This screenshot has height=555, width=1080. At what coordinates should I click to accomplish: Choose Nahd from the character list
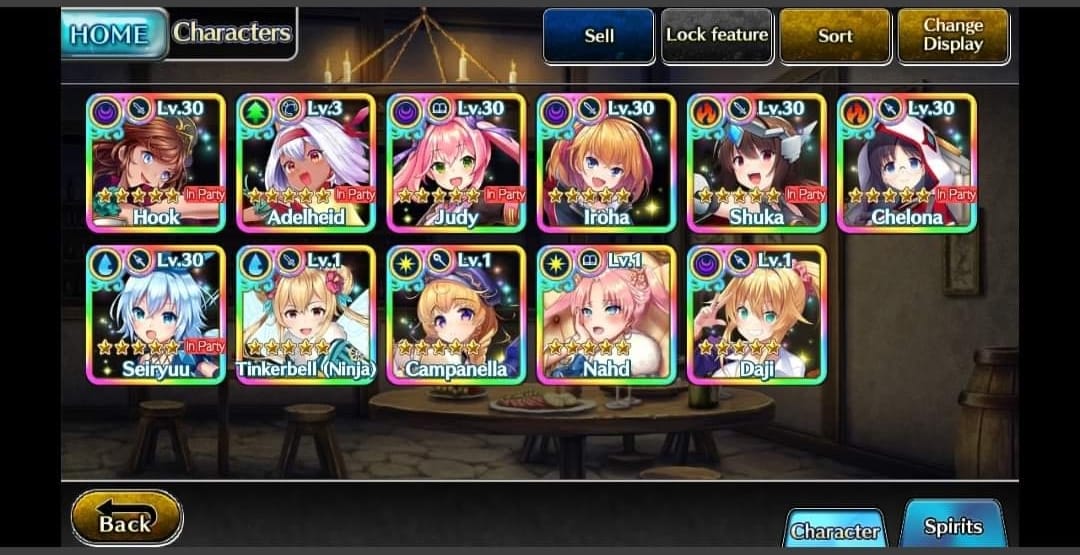point(606,314)
